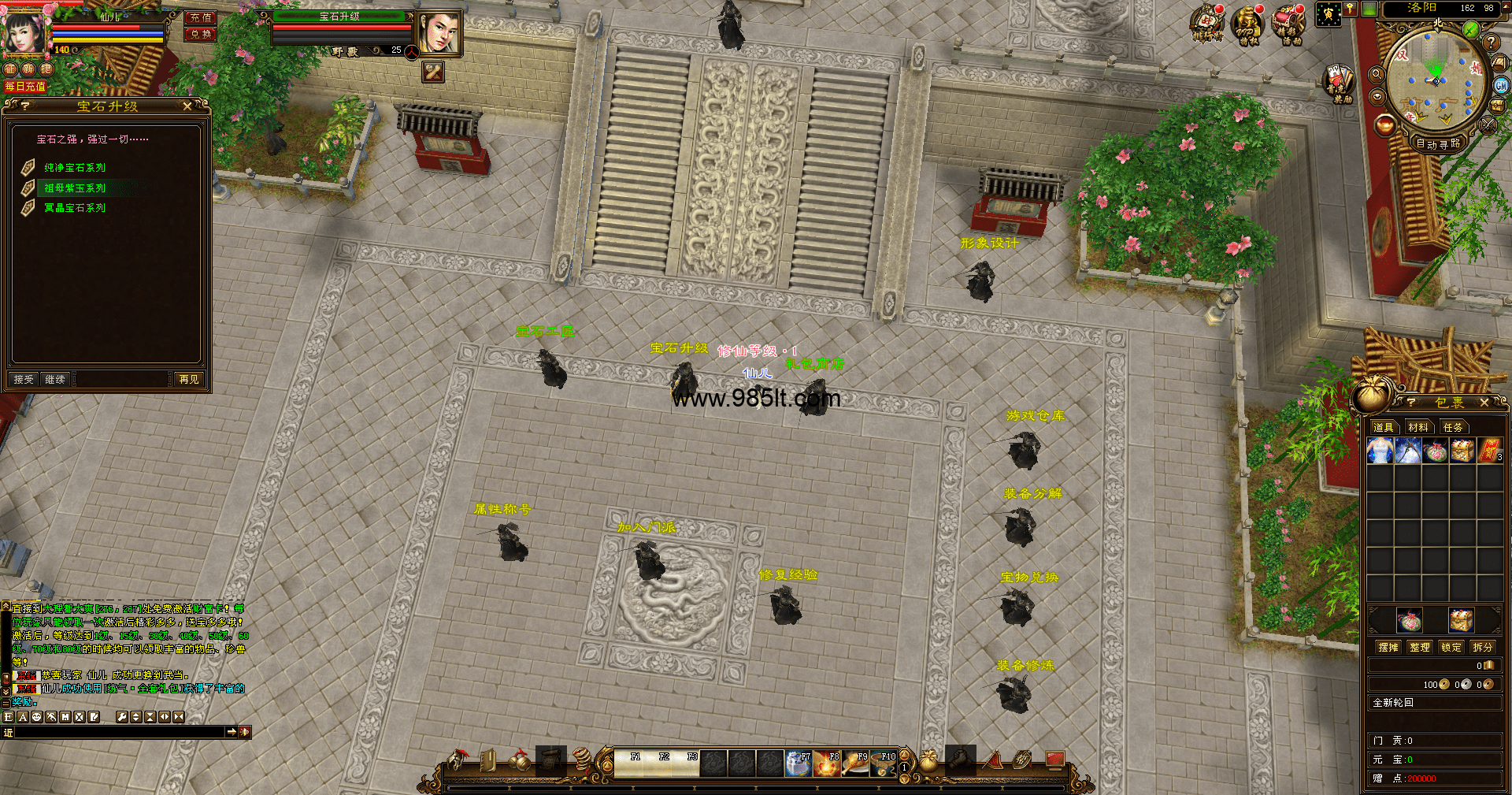Close the 包裹 inventory window

(1484, 403)
